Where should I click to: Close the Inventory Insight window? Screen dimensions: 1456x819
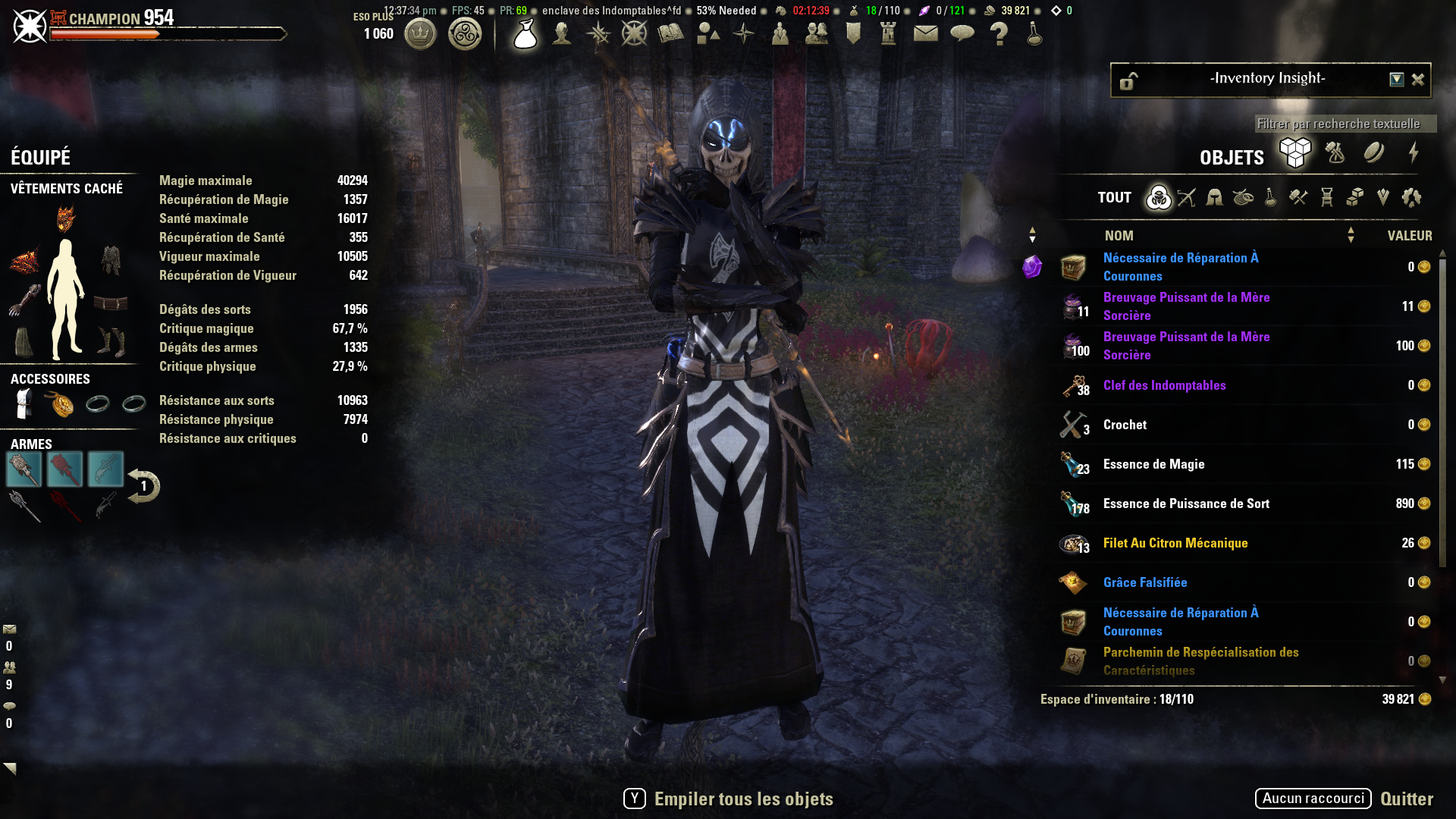[x=1417, y=80]
